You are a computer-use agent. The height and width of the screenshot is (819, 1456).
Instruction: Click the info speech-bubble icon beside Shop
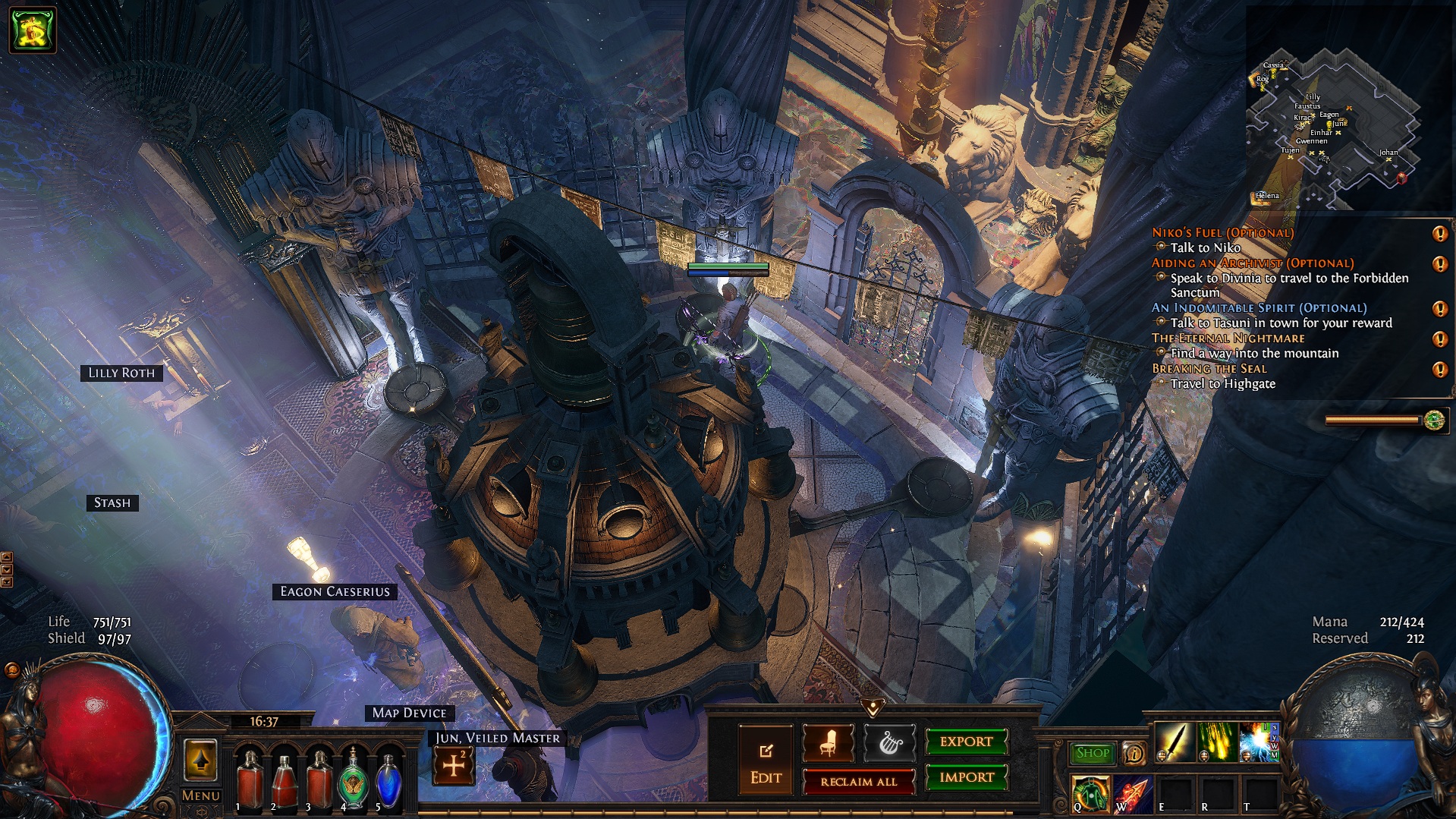1134,754
